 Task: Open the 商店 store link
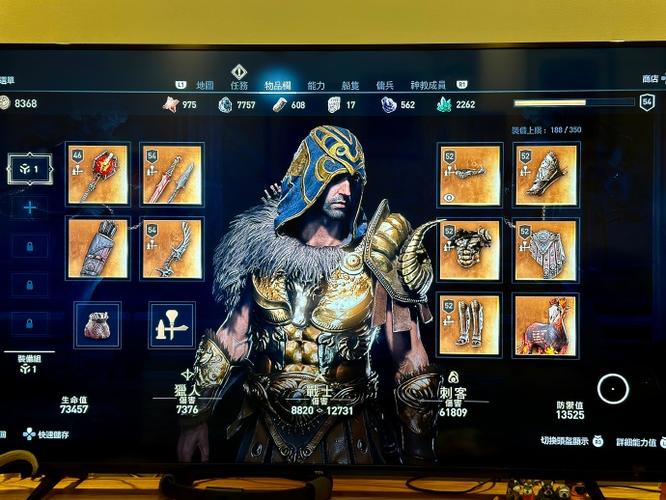click(x=650, y=79)
